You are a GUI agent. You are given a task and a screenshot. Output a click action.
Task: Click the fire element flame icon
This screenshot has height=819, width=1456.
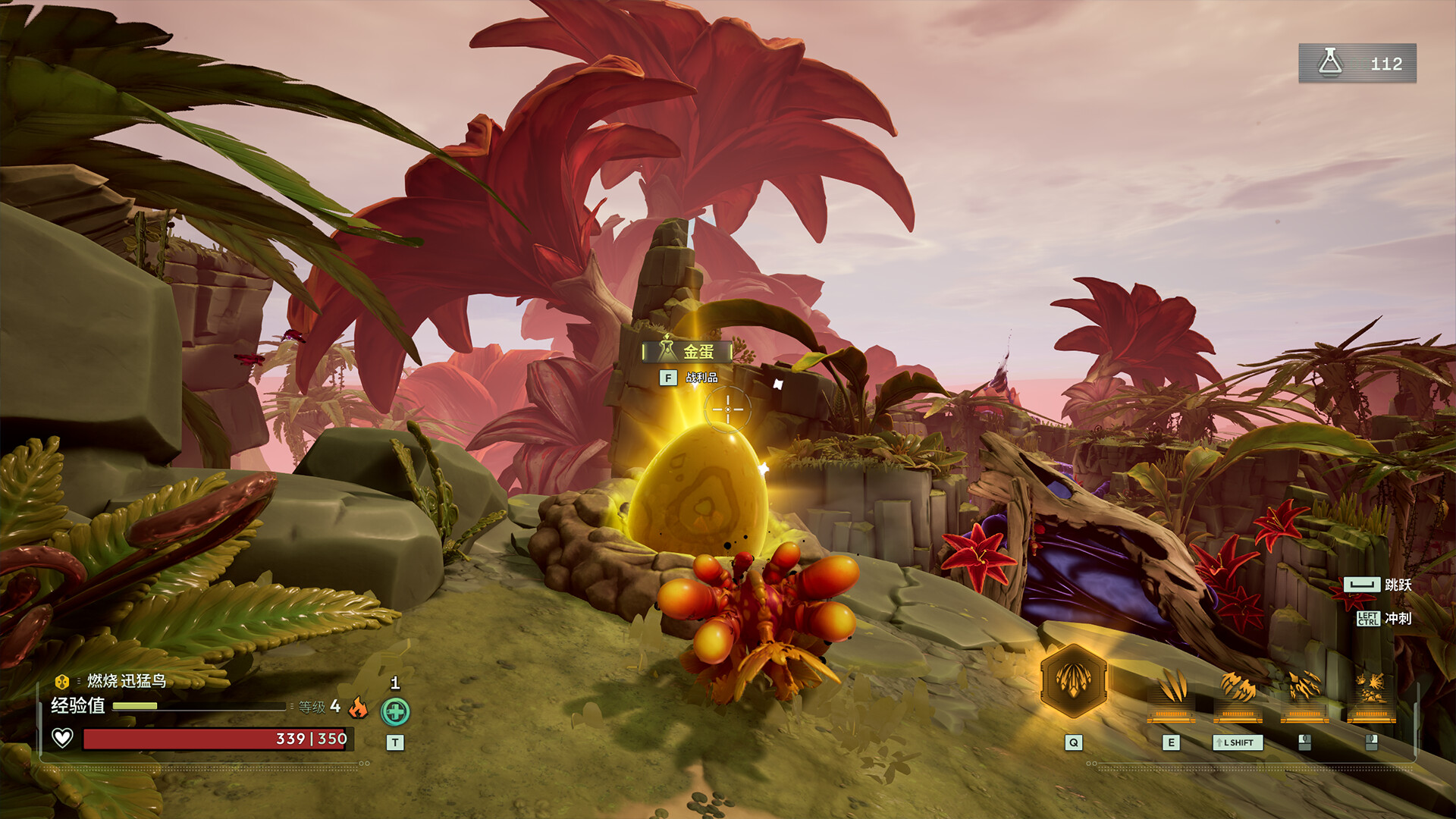tap(358, 708)
